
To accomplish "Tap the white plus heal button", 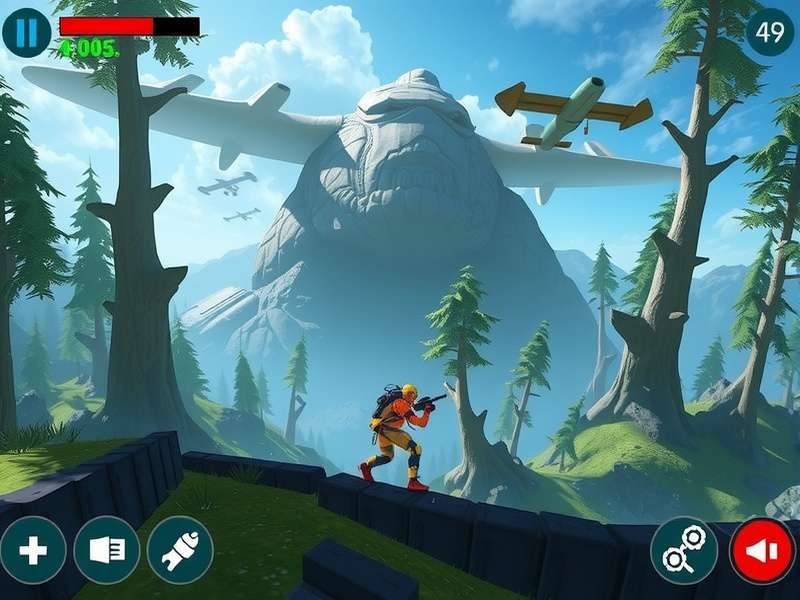I will click(33, 551).
